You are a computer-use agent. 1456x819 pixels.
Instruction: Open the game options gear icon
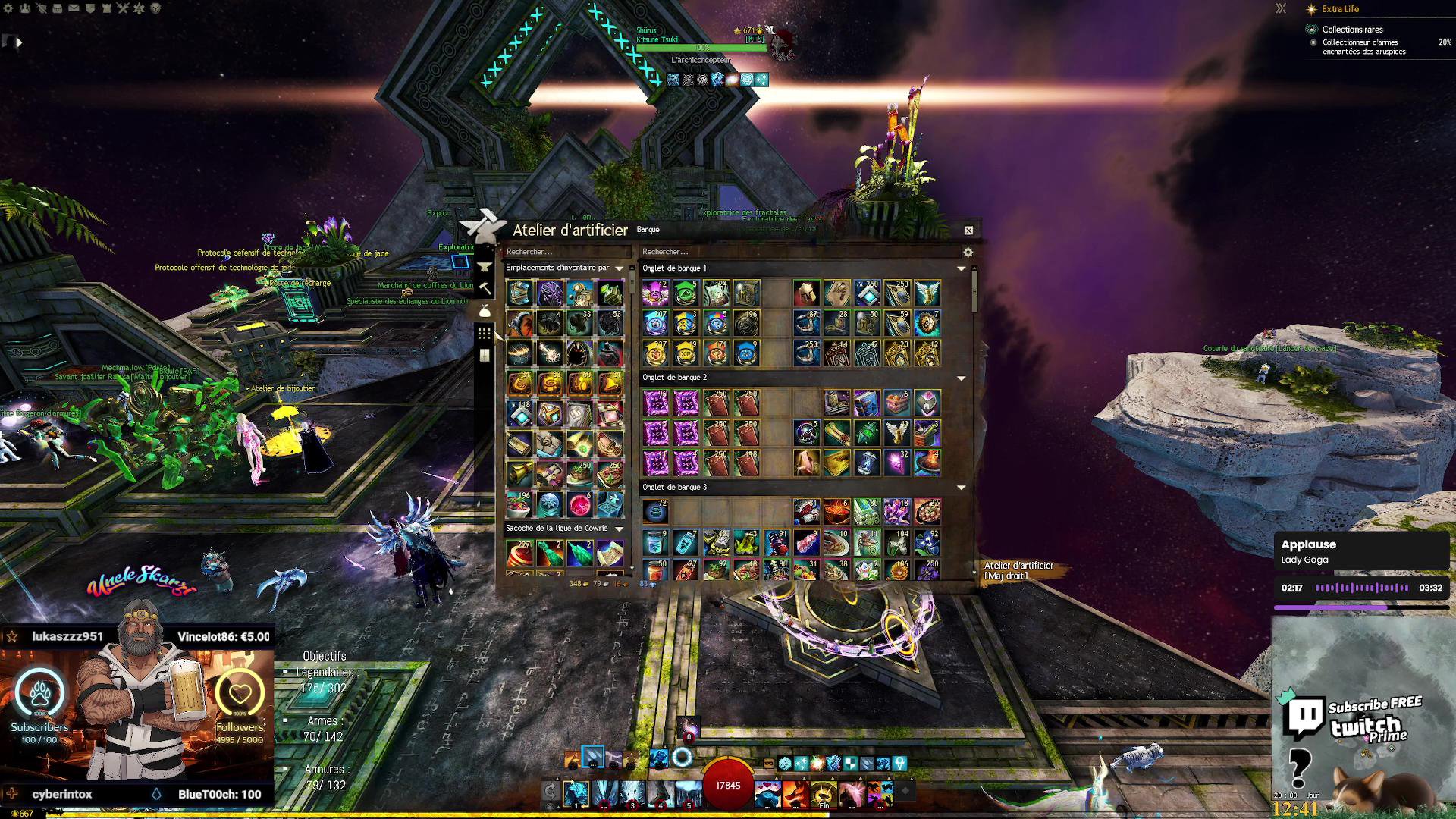[x=8, y=8]
